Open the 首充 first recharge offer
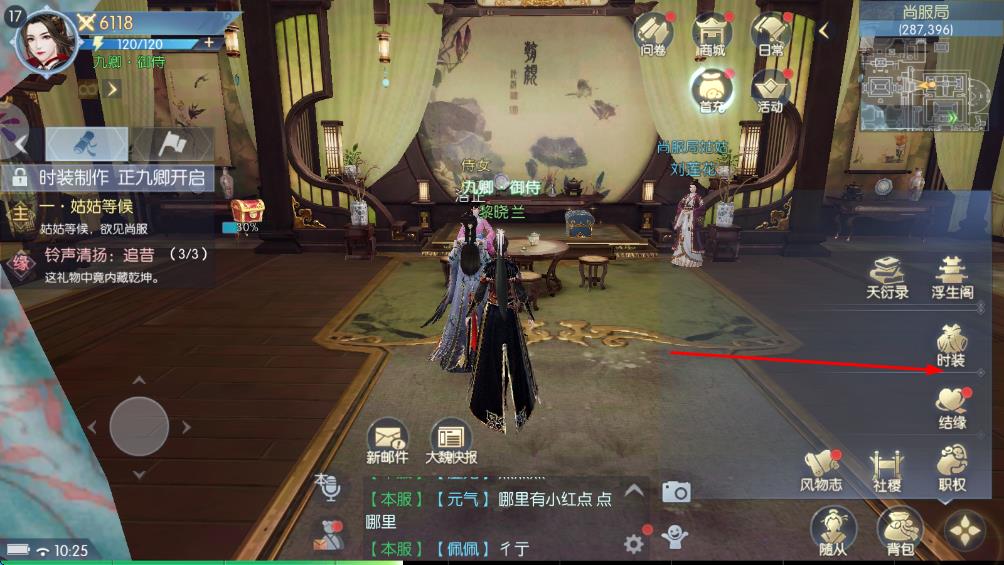The height and width of the screenshot is (565, 1004). coord(712,91)
